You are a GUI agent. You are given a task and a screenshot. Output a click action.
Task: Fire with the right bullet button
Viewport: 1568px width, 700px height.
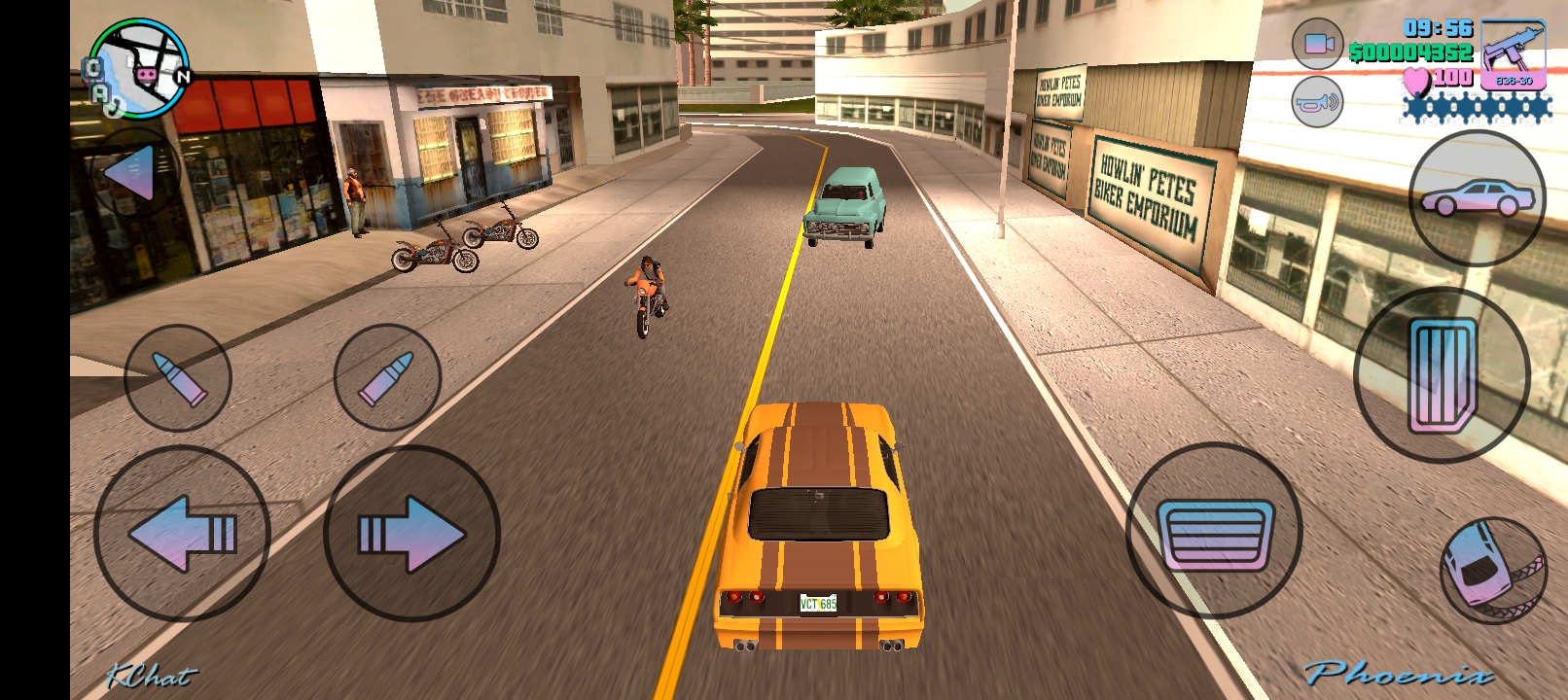(387, 377)
